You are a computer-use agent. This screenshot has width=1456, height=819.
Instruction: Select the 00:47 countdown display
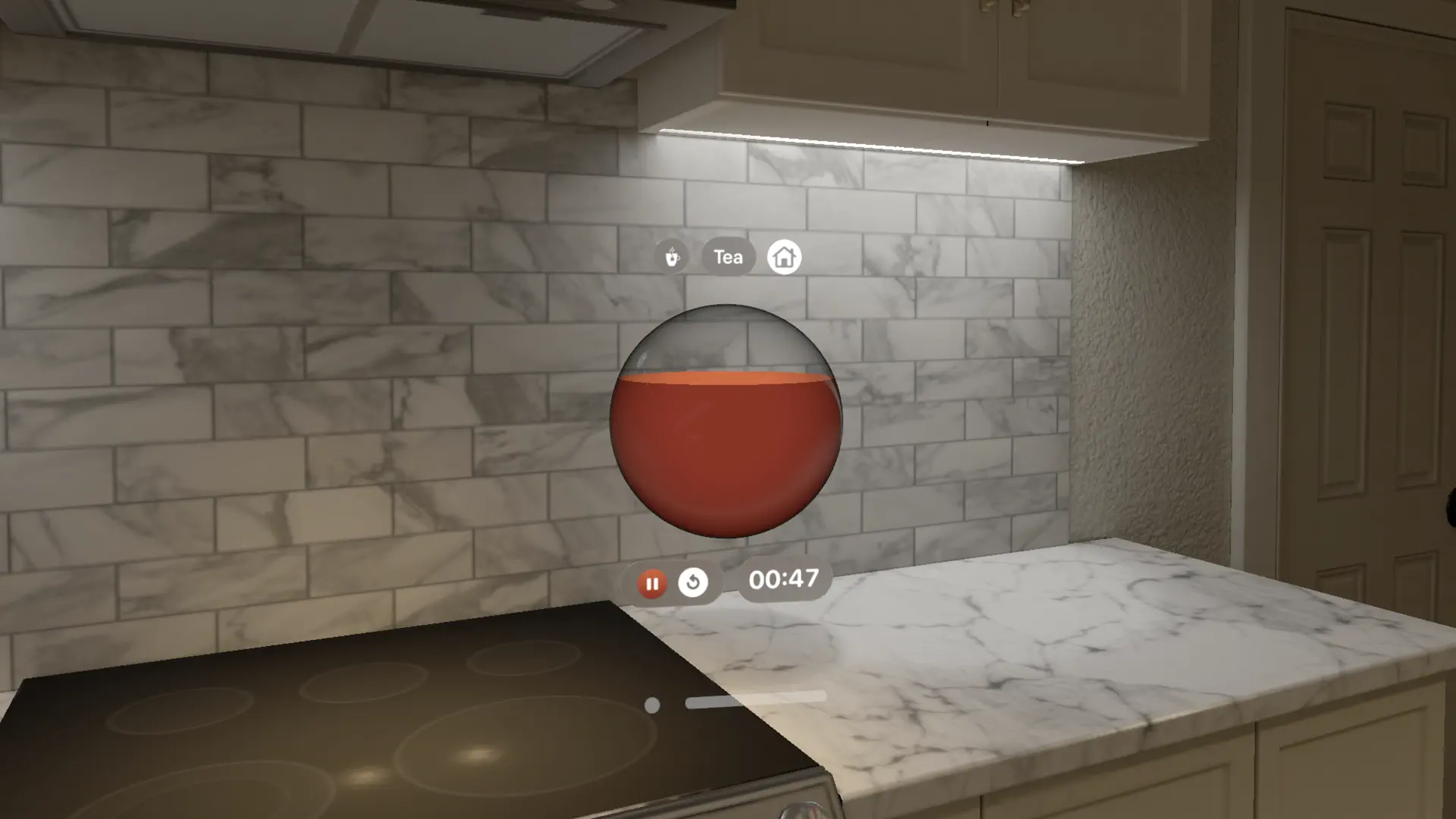(782, 579)
